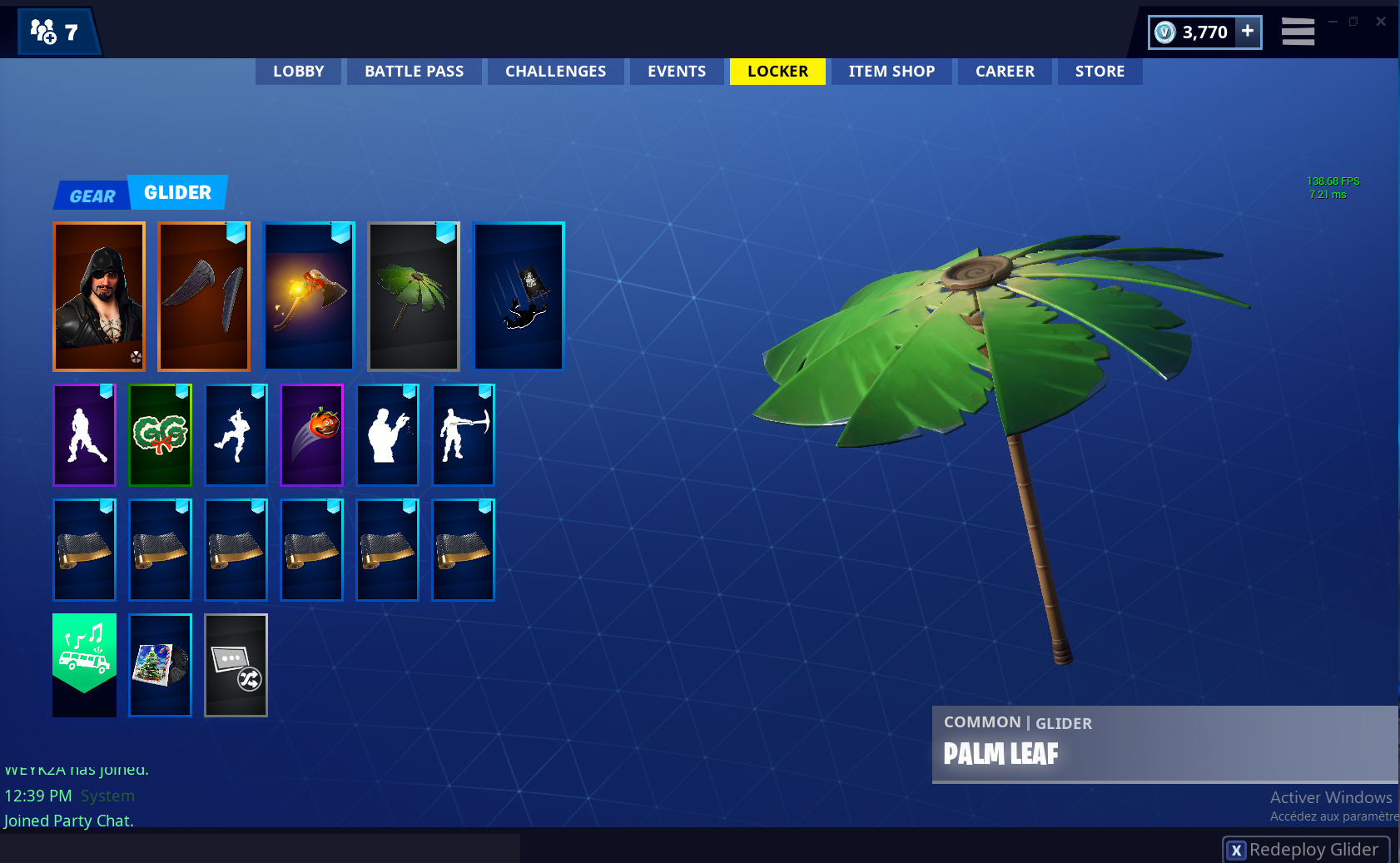Open the Events tab
1400x863 pixels.
(676, 72)
